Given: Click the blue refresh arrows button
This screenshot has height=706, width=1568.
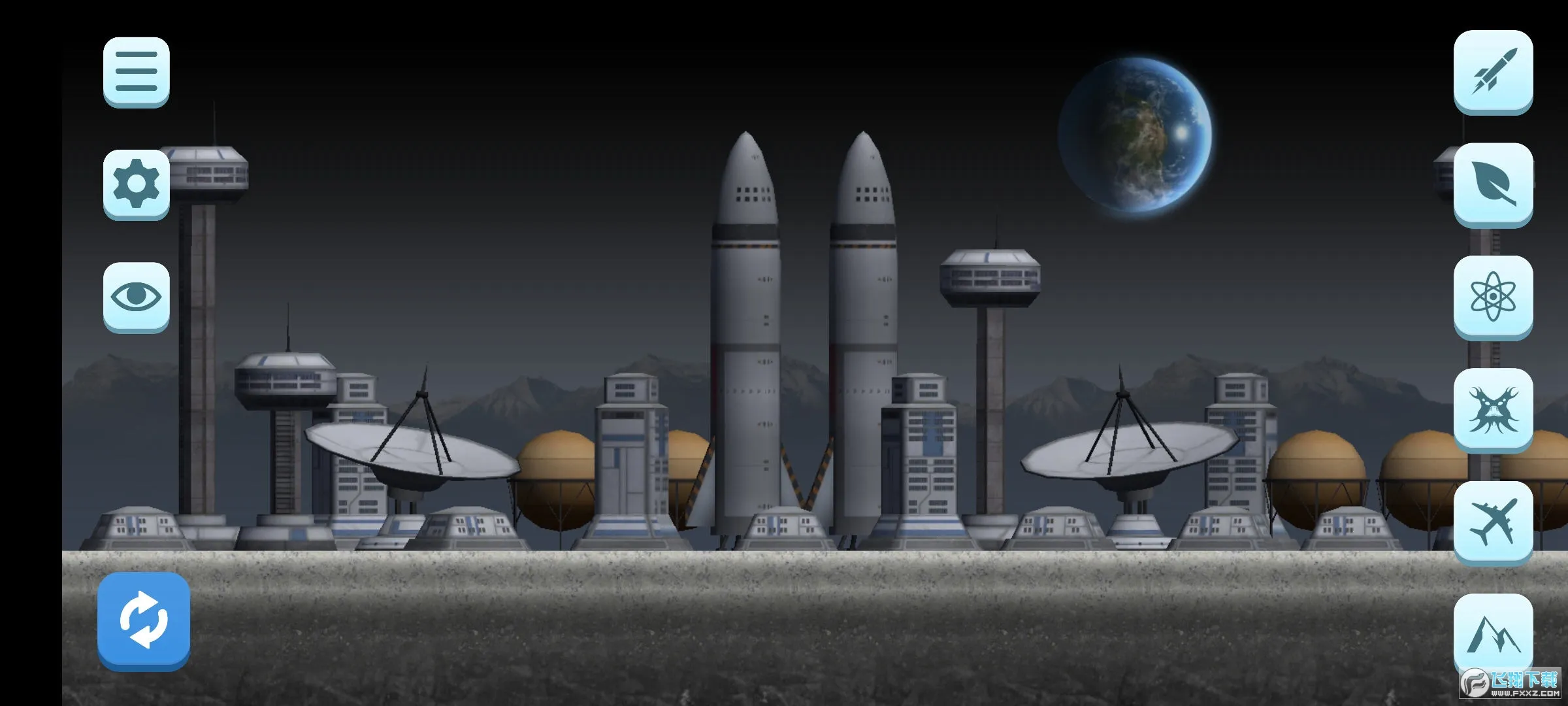Looking at the screenshot, I should [144, 620].
